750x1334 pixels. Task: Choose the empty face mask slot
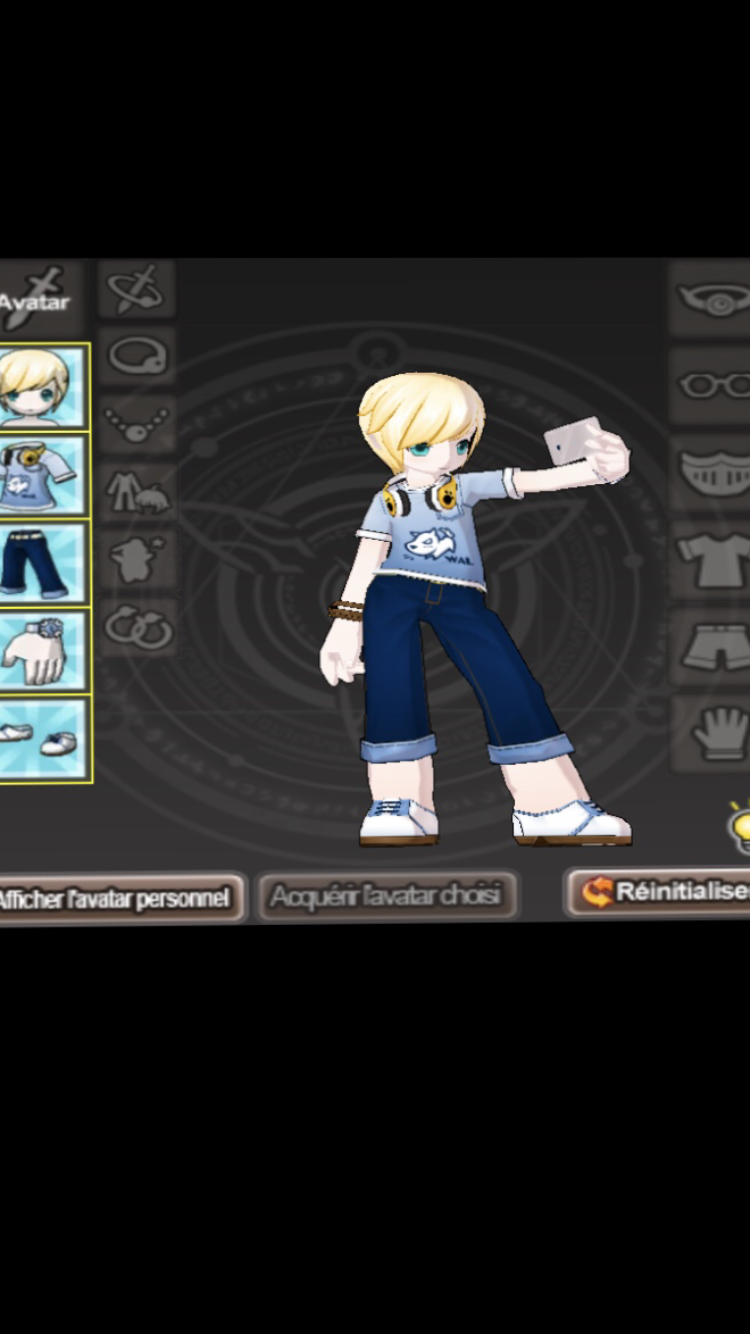712,472
